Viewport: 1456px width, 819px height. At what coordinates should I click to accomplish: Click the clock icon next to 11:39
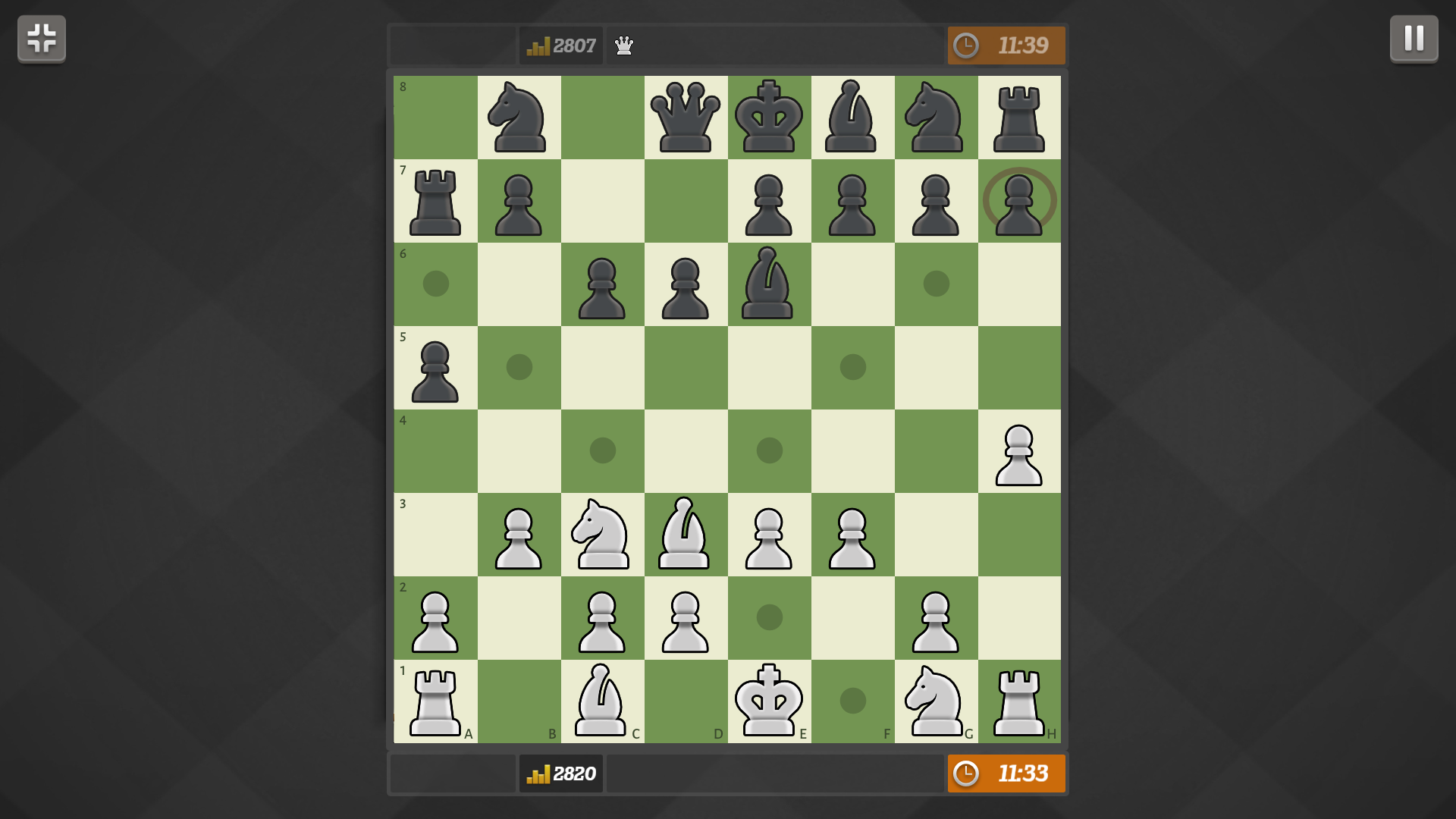968,45
